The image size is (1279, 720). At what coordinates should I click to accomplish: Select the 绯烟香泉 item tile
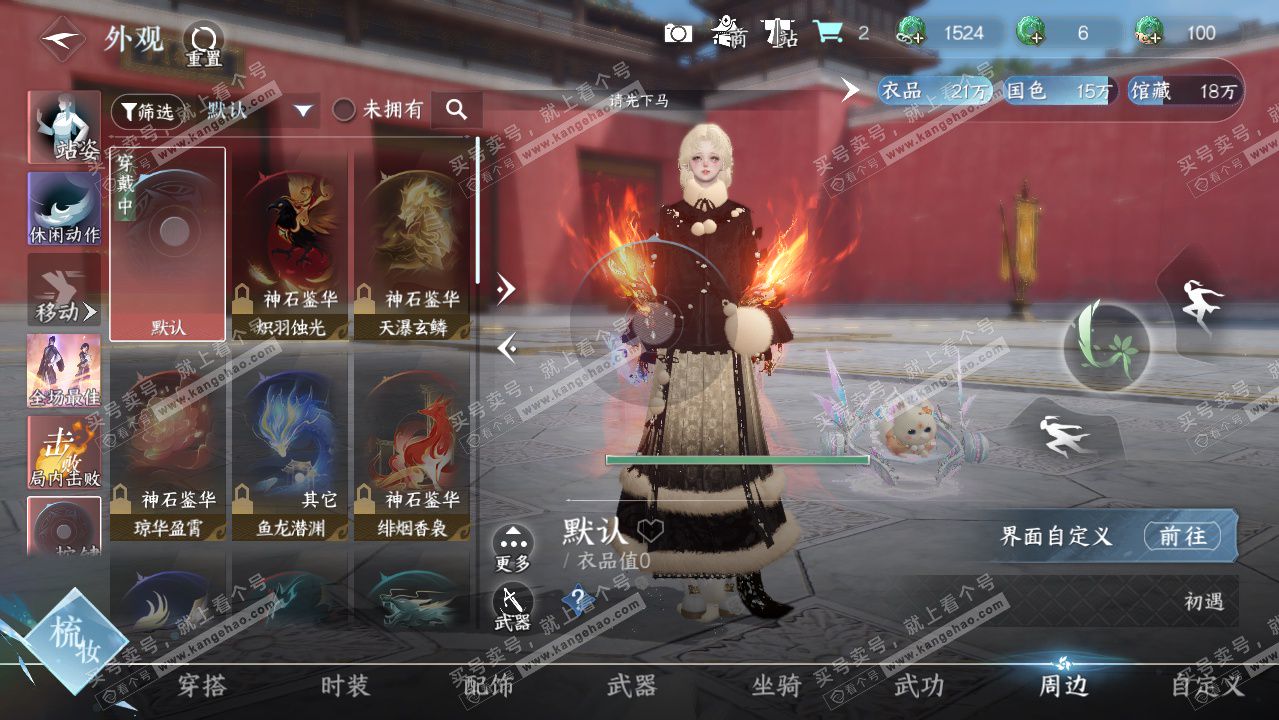click(412, 447)
